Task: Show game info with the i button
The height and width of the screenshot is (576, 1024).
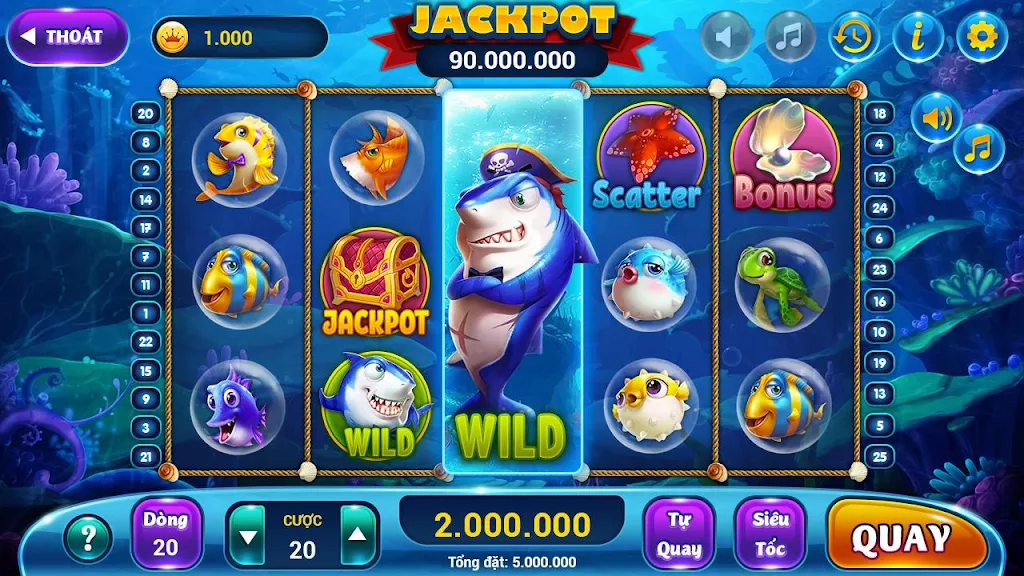Action: pos(918,37)
